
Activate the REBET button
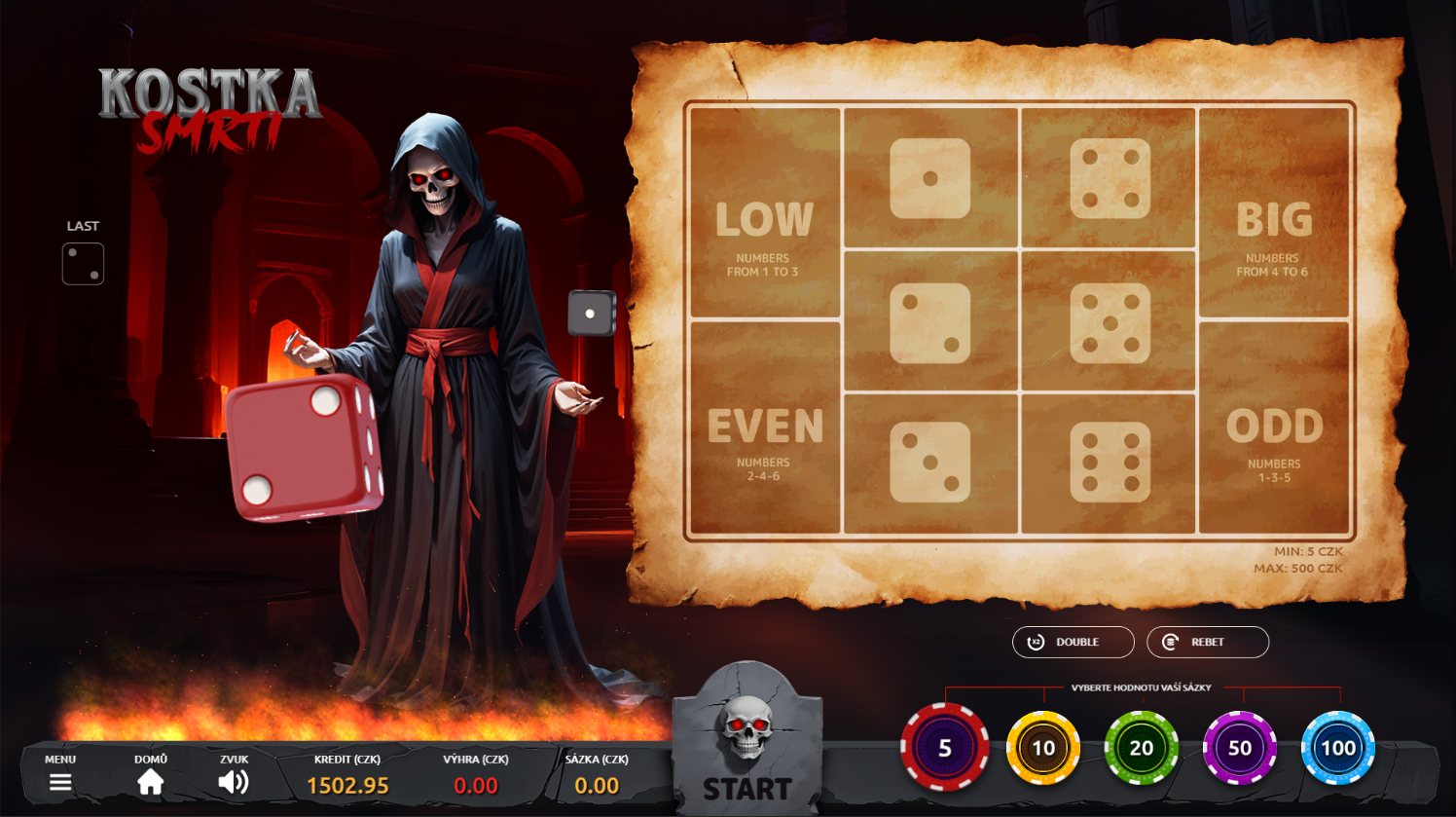(x=1207, y=642)
